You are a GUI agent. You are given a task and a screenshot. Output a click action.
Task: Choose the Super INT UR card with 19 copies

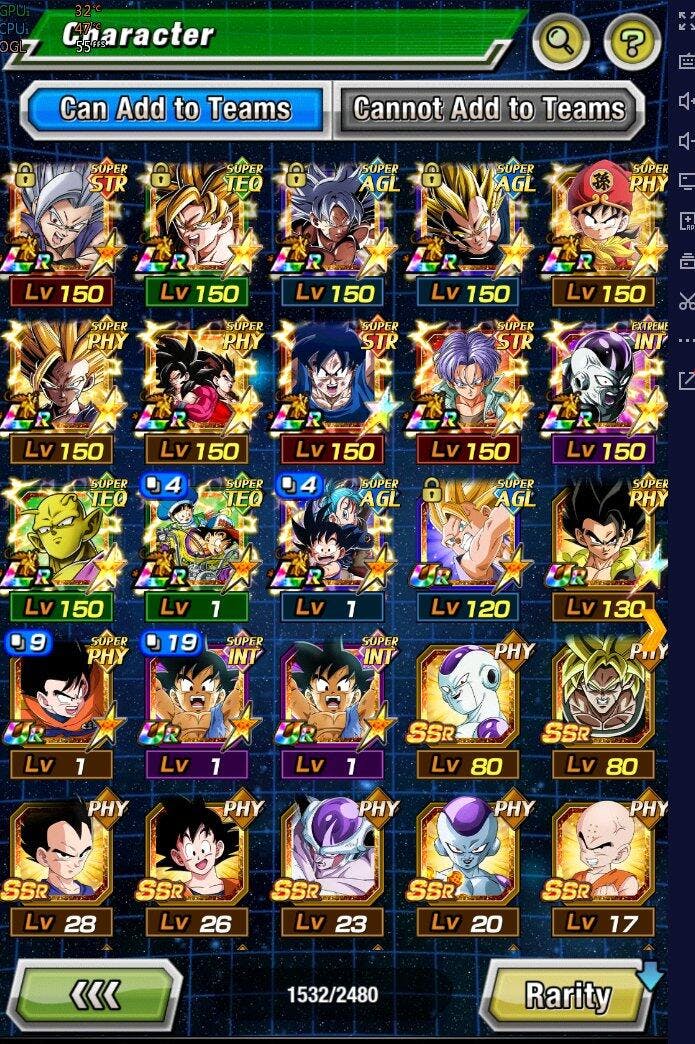(x=200, y=706)
